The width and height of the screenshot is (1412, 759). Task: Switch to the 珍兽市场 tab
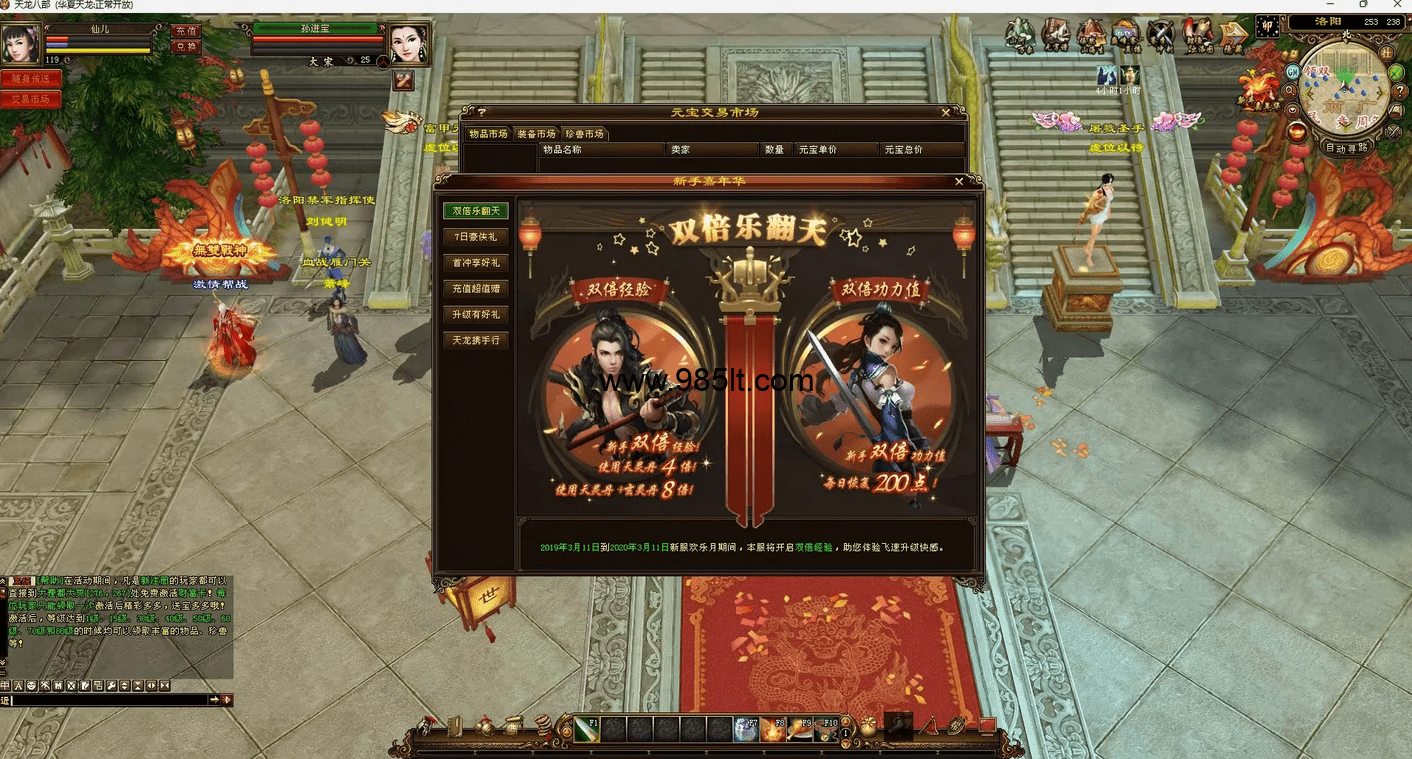tap(584, 134)
